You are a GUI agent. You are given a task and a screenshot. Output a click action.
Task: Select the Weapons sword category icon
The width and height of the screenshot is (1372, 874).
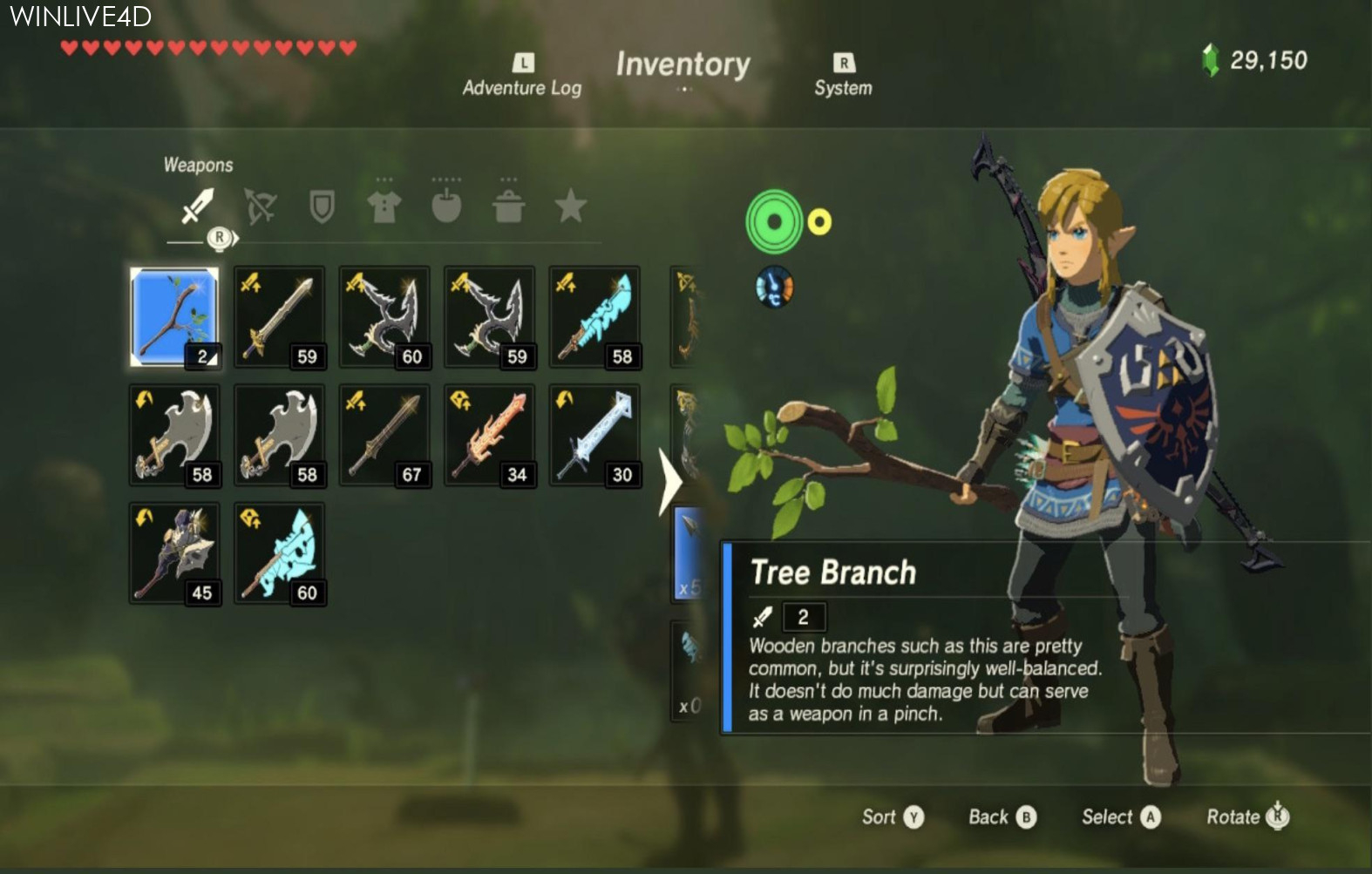point(198,207)
